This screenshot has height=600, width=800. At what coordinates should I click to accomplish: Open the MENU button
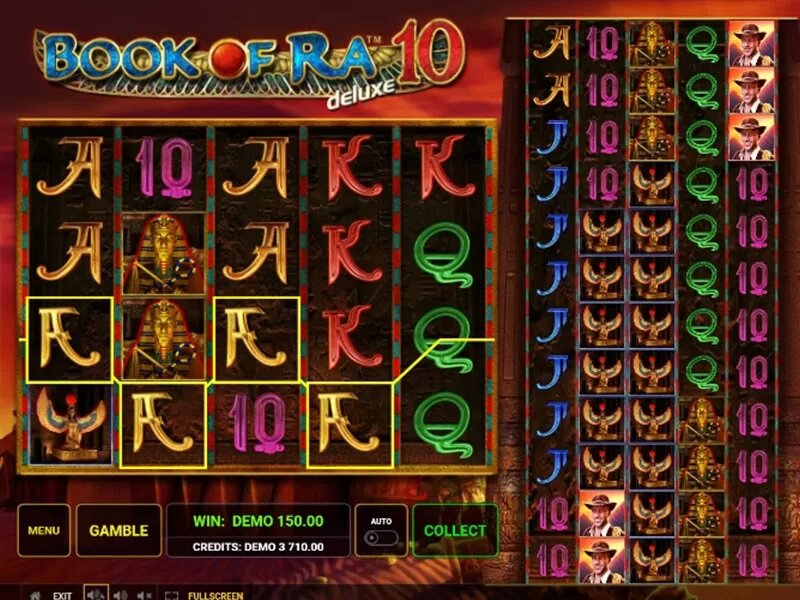(x=43, y=531)
